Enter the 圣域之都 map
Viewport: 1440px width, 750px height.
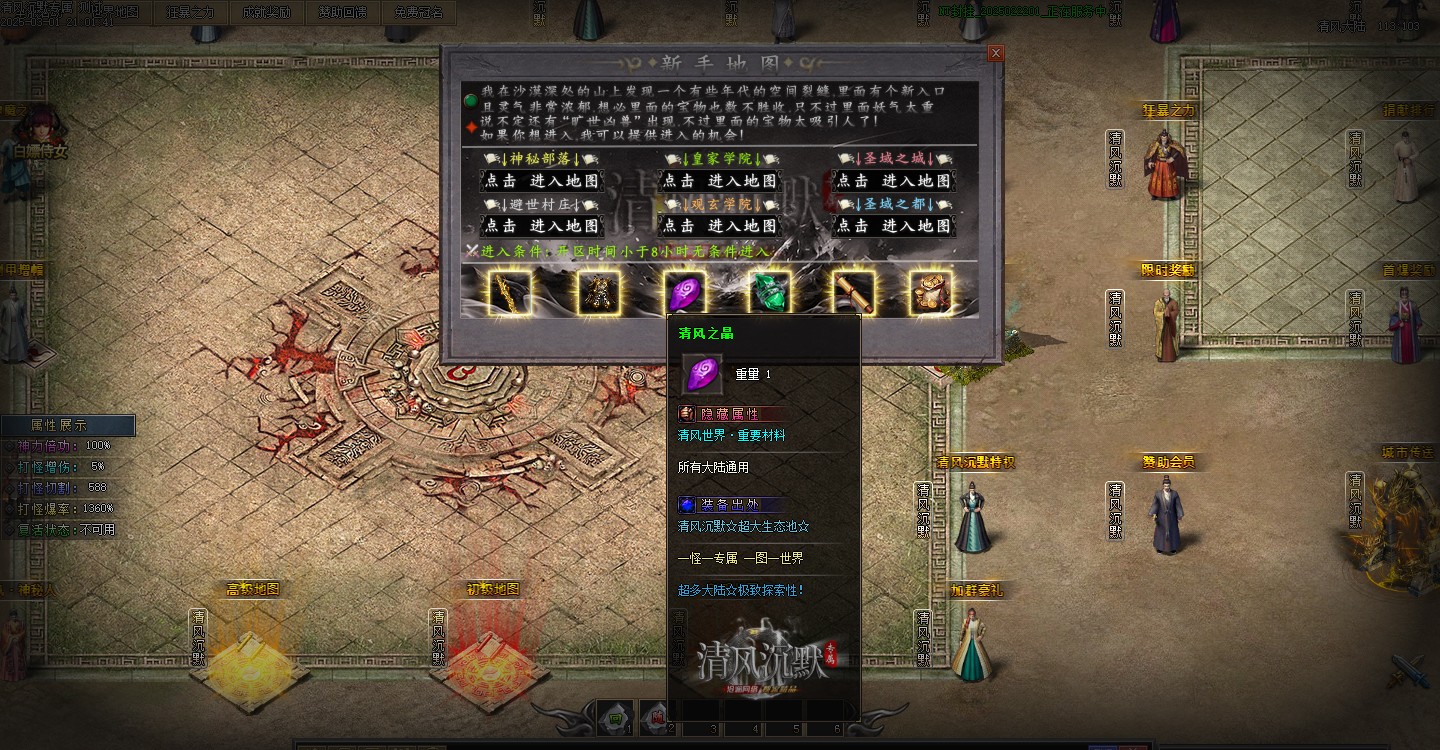pos(893,226)
